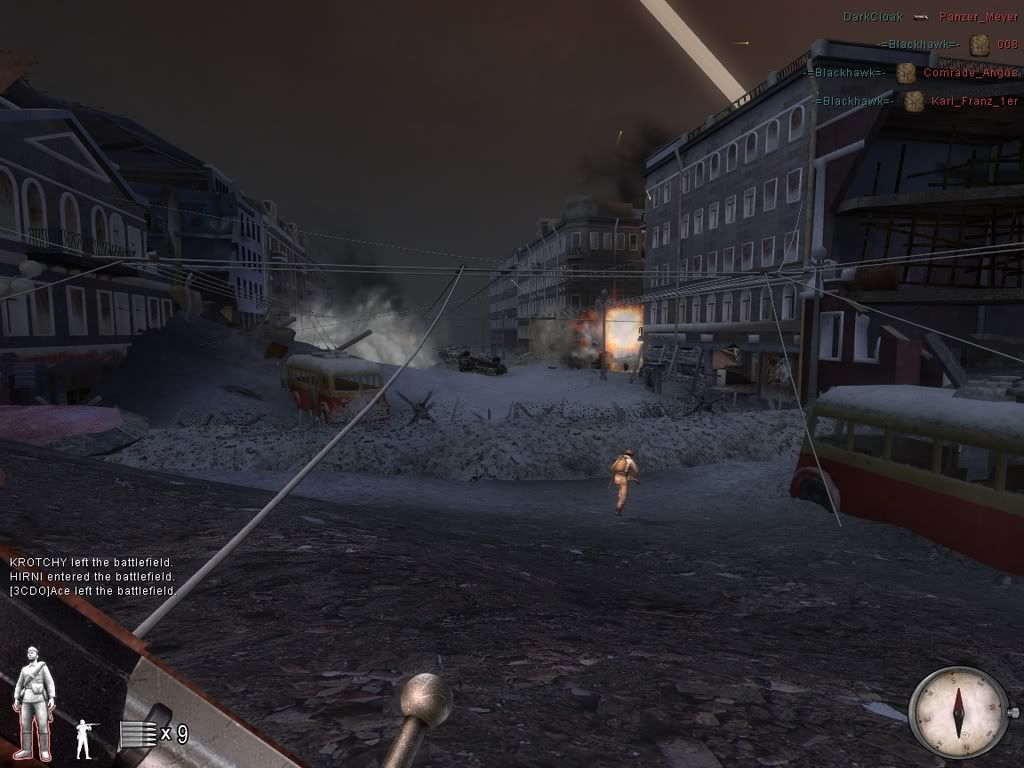Image resolution: width=1024 pixels, height=768 pixels.
Task: Click the HIRNI entered the battlefield message
Action: point(92,577)
